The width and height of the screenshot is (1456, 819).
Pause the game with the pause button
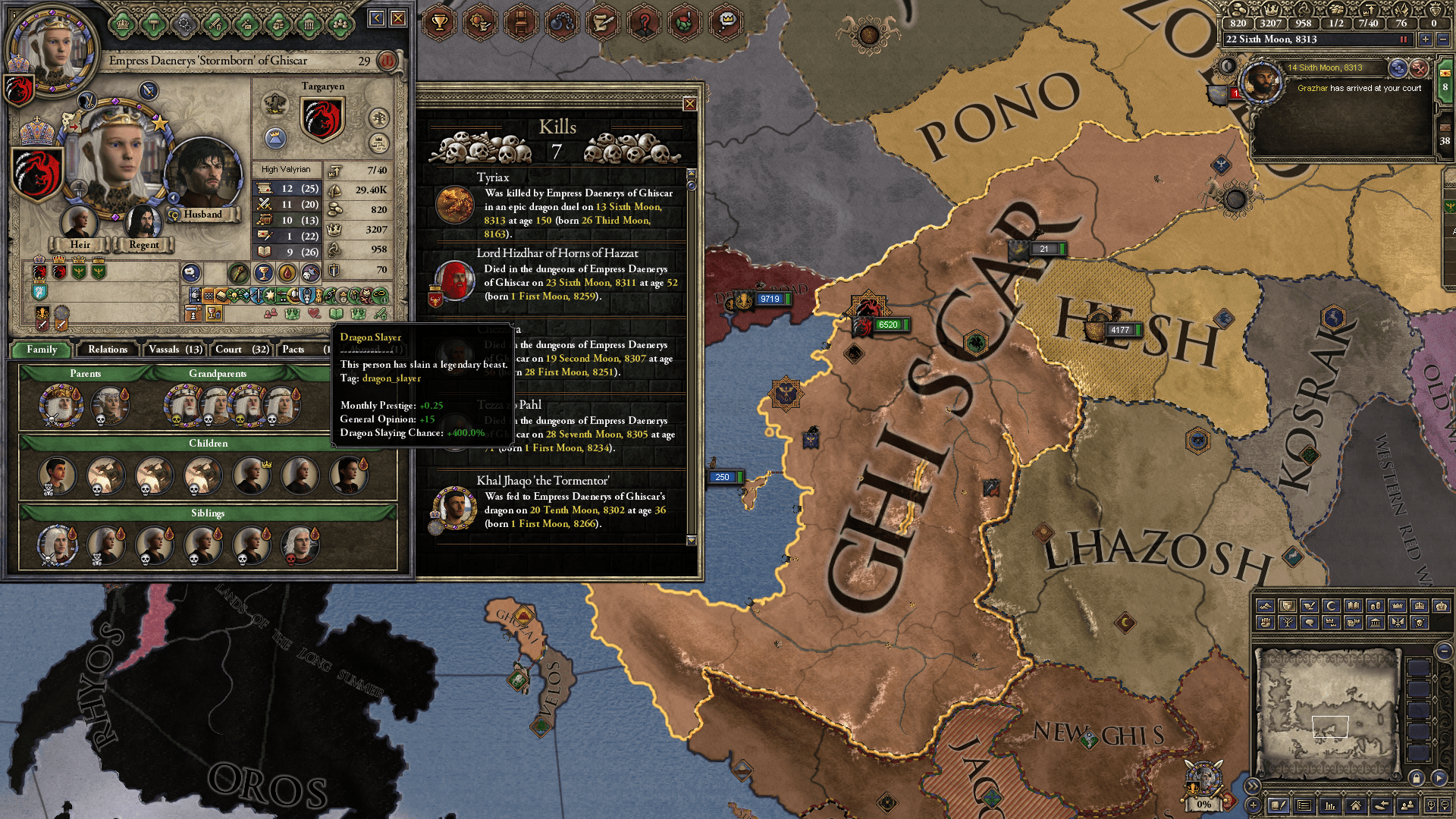tap(1404, 39)
